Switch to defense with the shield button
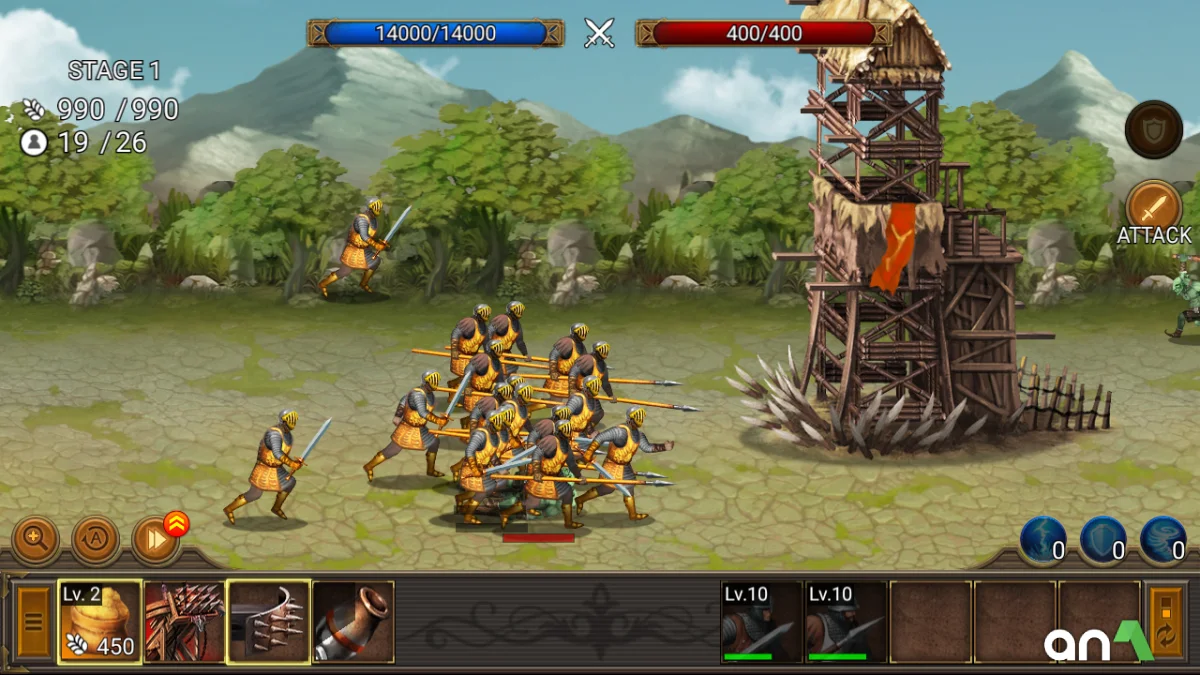 pos(1154,129)
